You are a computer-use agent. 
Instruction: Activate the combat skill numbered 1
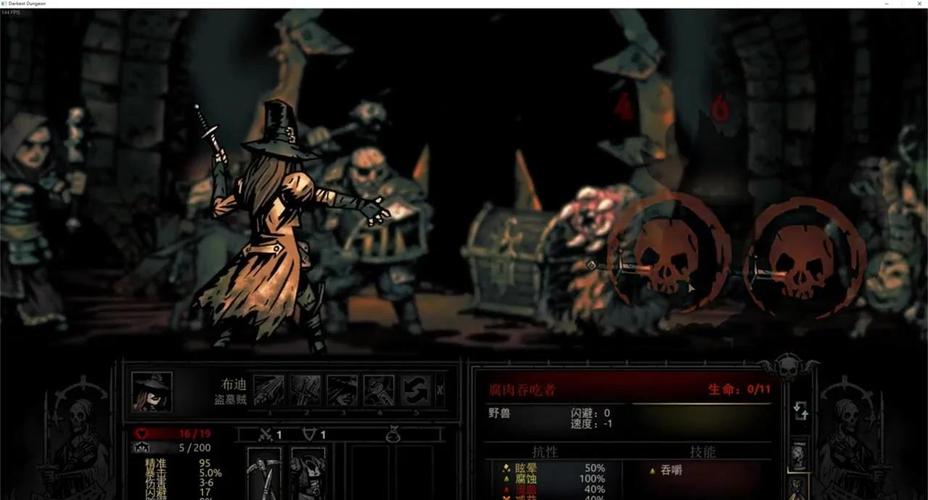click(270, 390)
